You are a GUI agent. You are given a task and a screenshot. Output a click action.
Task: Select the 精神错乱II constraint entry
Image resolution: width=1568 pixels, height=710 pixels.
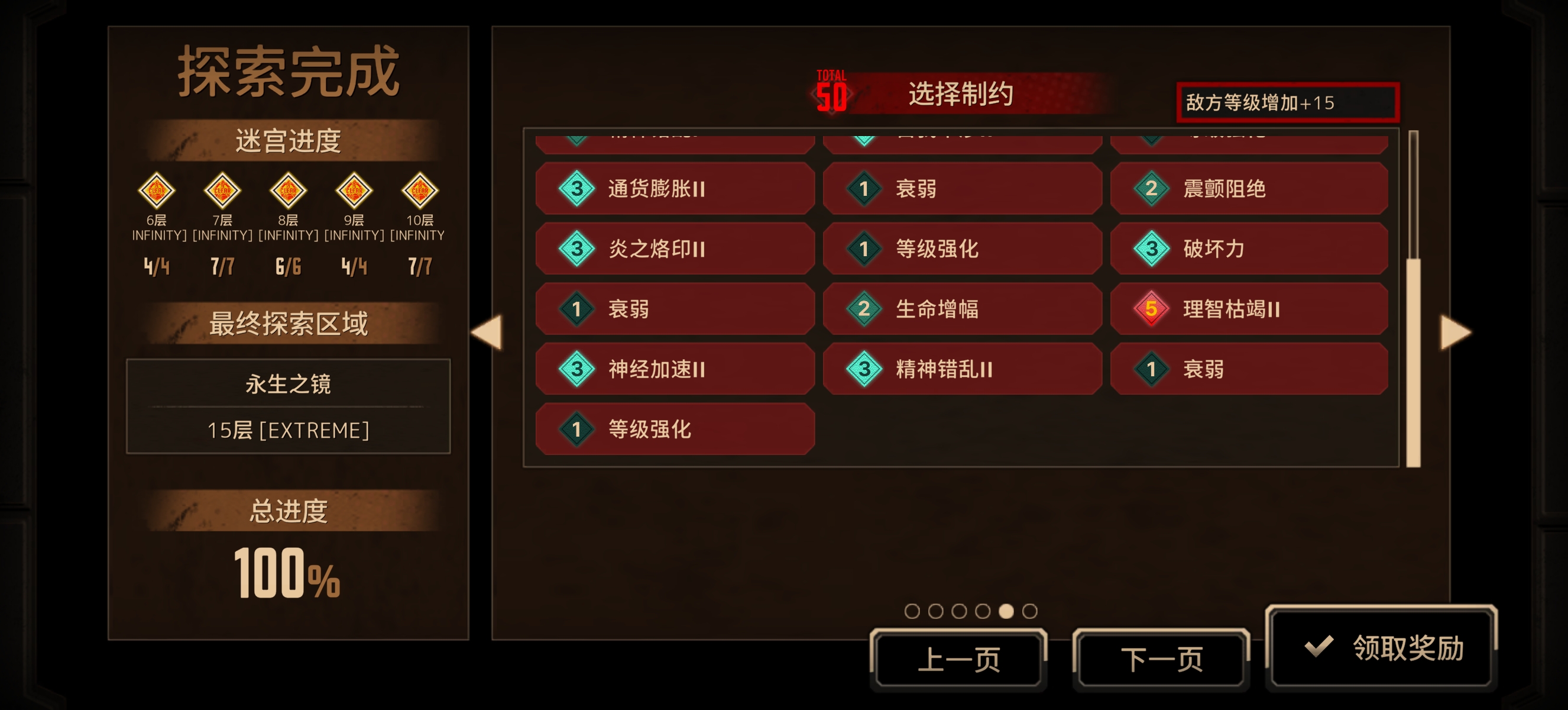pos(963,369)
